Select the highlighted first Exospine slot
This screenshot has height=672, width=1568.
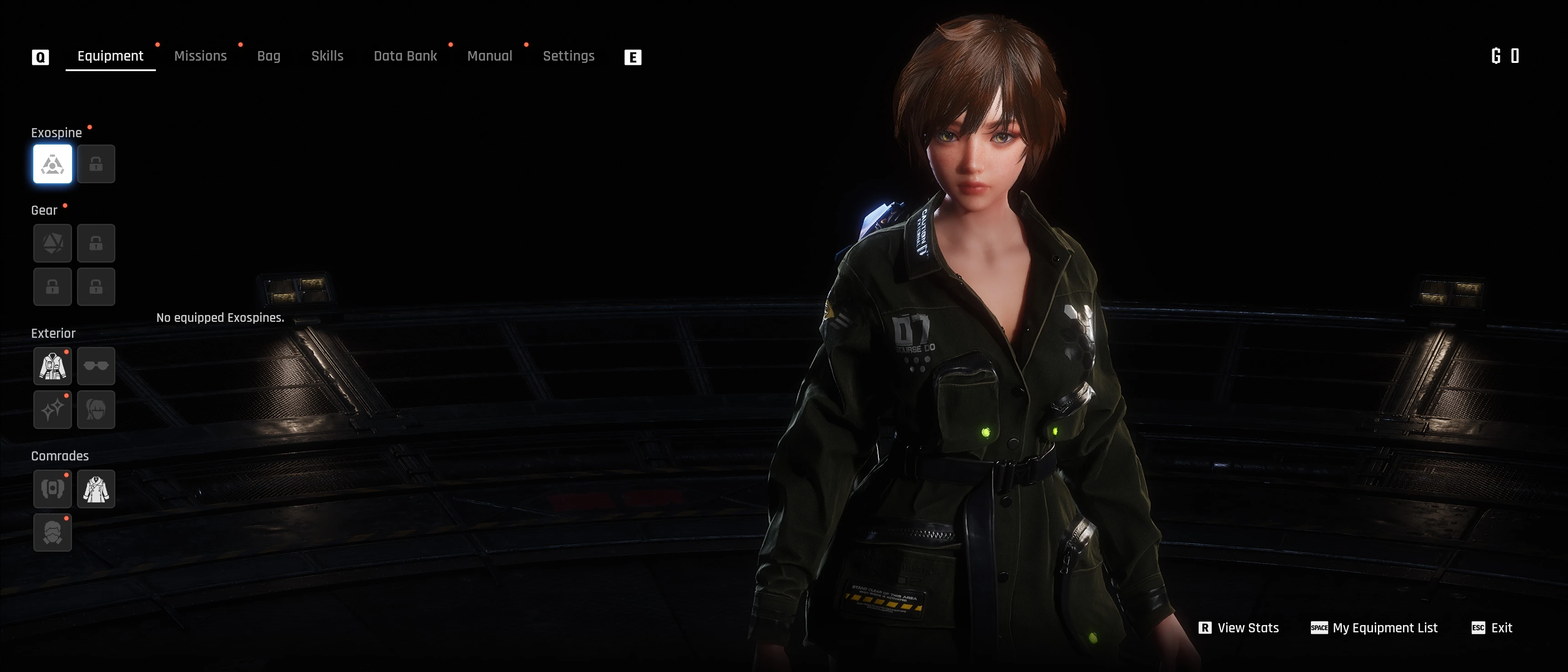click(x=52, y=164)
